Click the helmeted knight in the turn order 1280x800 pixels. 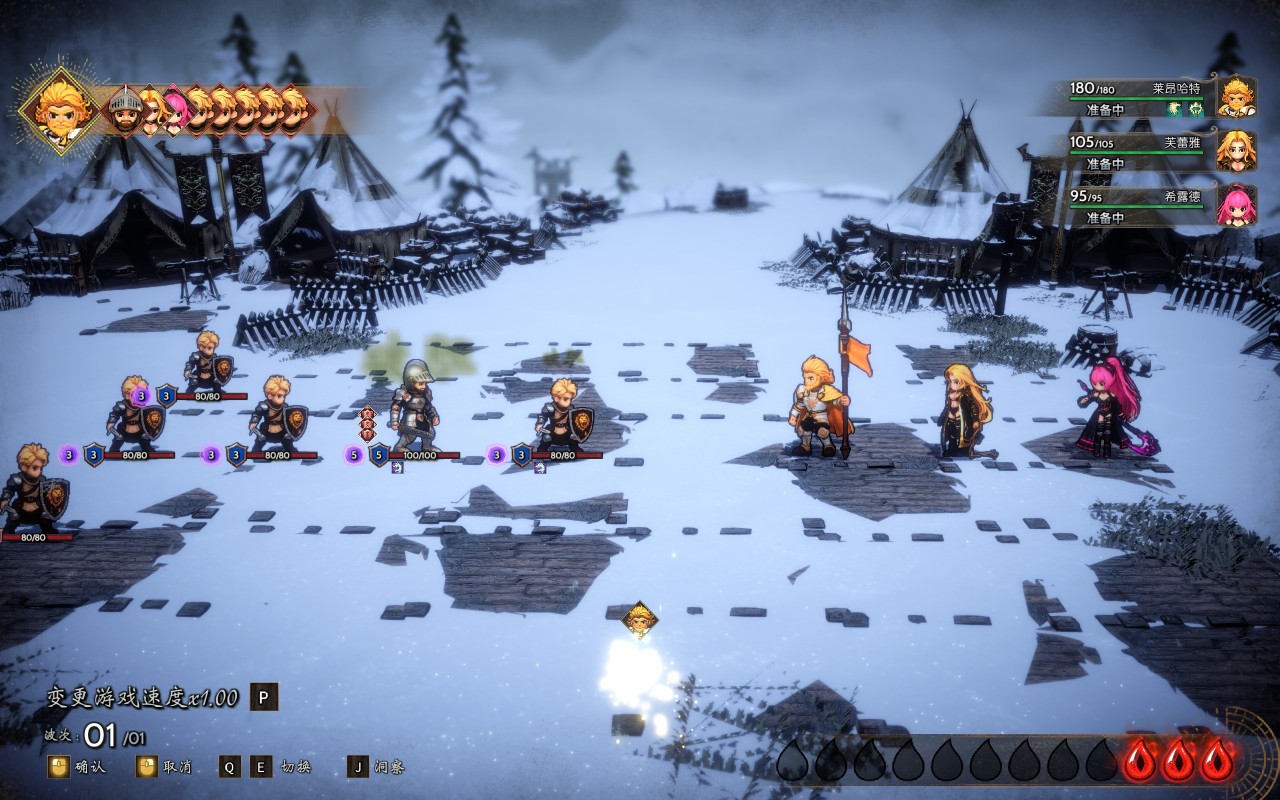(x=124, y=112)
